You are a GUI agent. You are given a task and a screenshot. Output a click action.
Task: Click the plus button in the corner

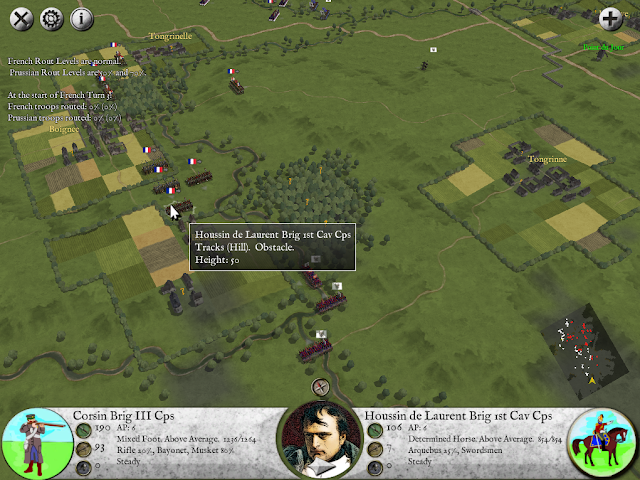[x=610, y=18]
